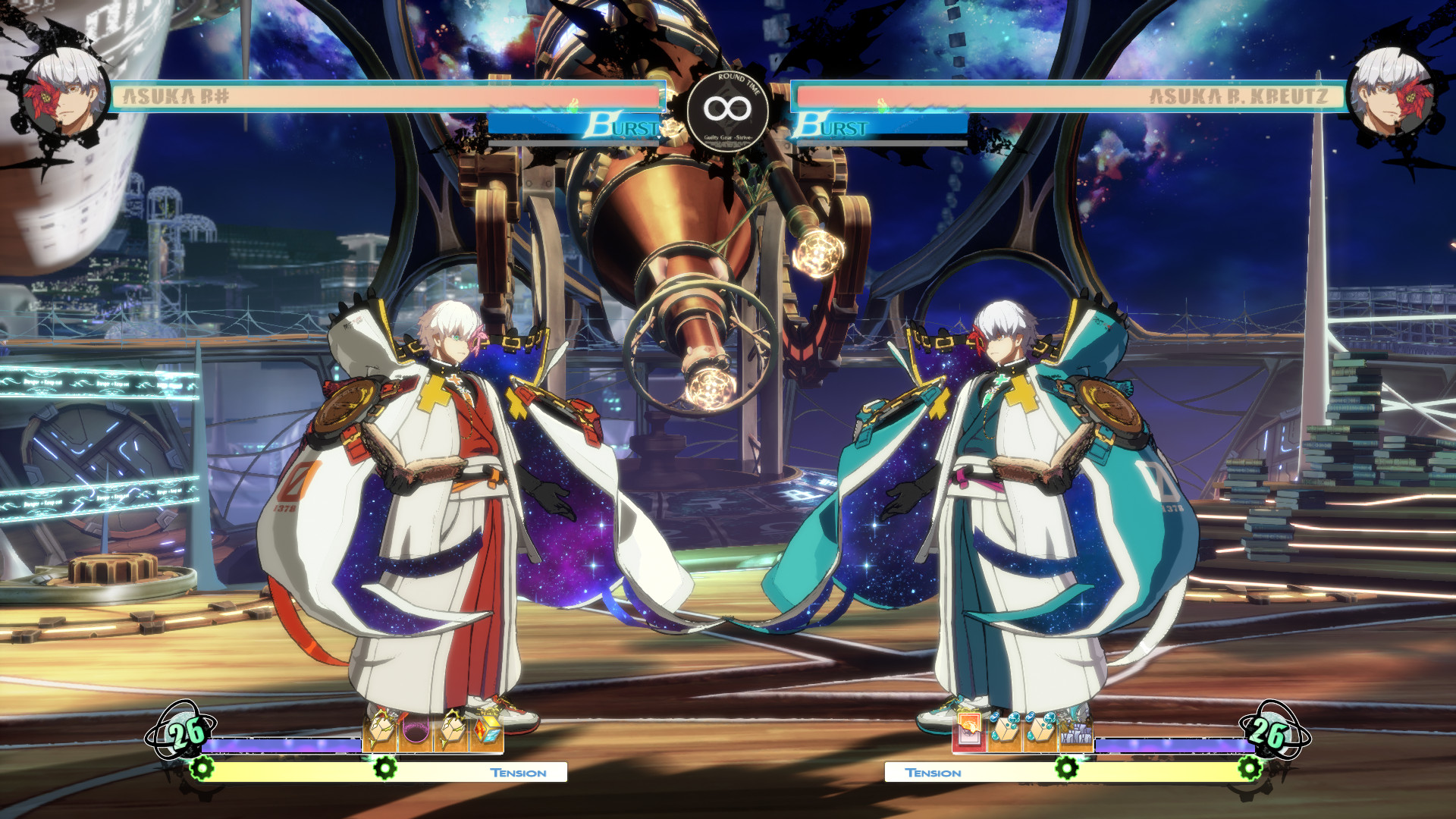Expand player two's purple mana gauge
This screenshot has width=1456, height=819.
[x=1175, y=745]
